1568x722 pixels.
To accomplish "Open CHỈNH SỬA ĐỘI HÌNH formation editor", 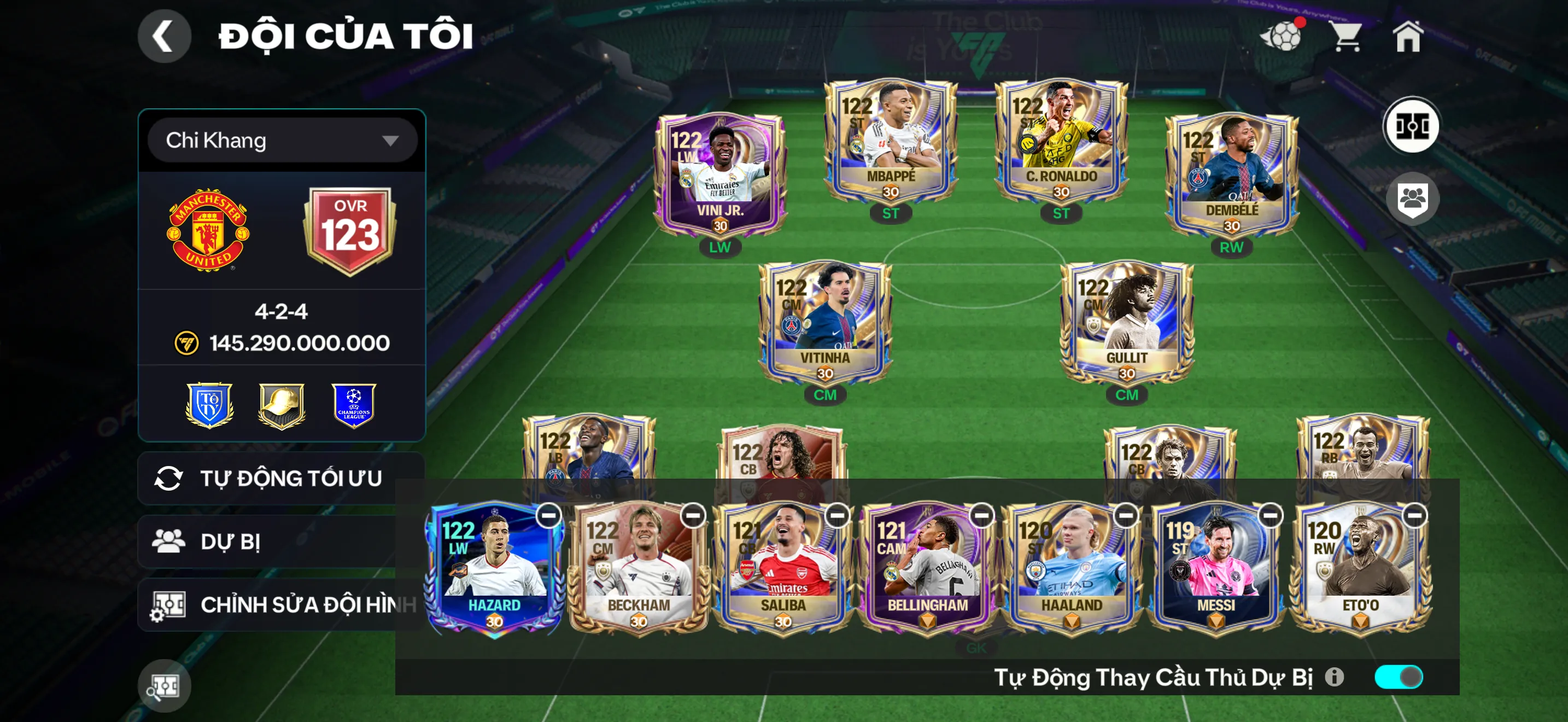I will point(280,605).
